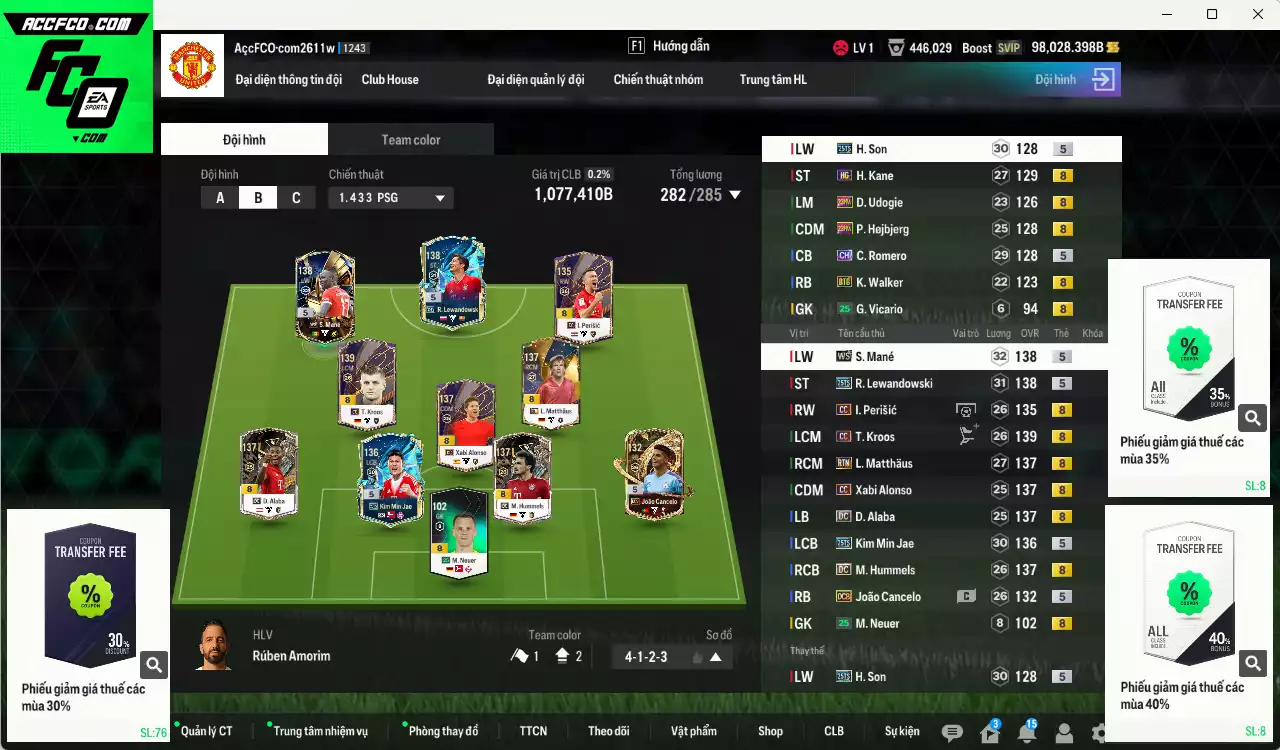
Task: Click the Đội hình exit-arrow icon top right
Action: [x=1103, y=79]
